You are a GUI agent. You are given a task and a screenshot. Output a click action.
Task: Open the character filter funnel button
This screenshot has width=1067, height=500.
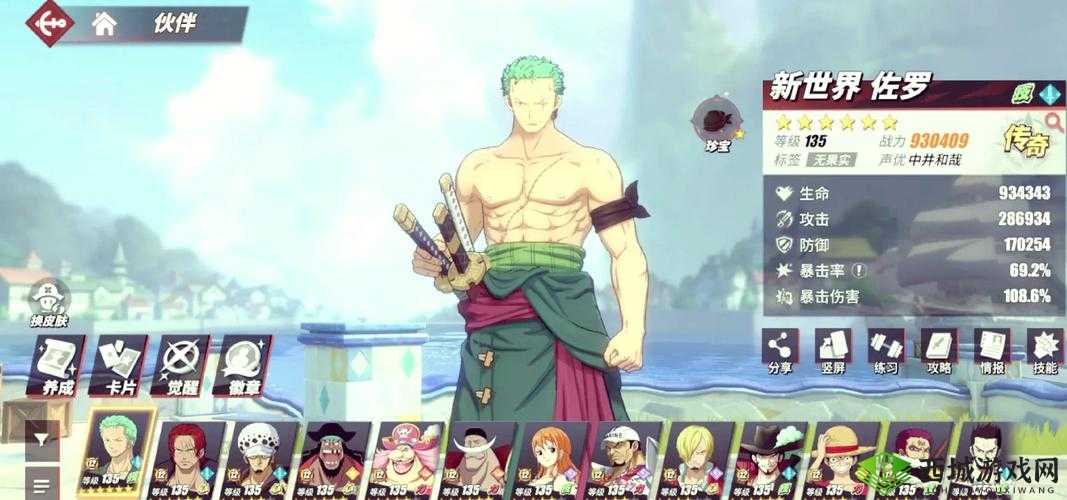pyautogui.click(x=40, y=438)
